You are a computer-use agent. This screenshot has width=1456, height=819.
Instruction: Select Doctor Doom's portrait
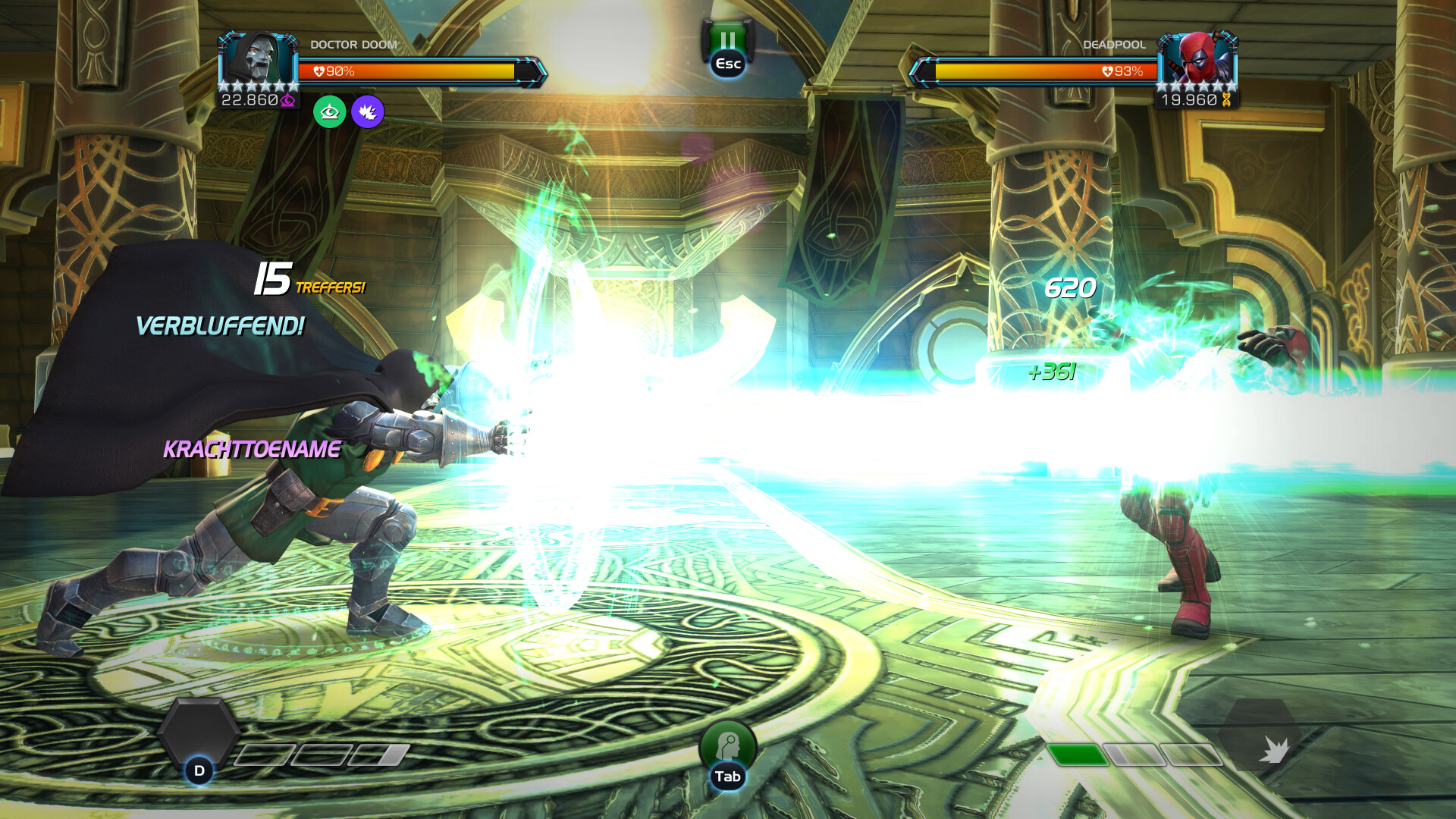(x=258, y=59)
